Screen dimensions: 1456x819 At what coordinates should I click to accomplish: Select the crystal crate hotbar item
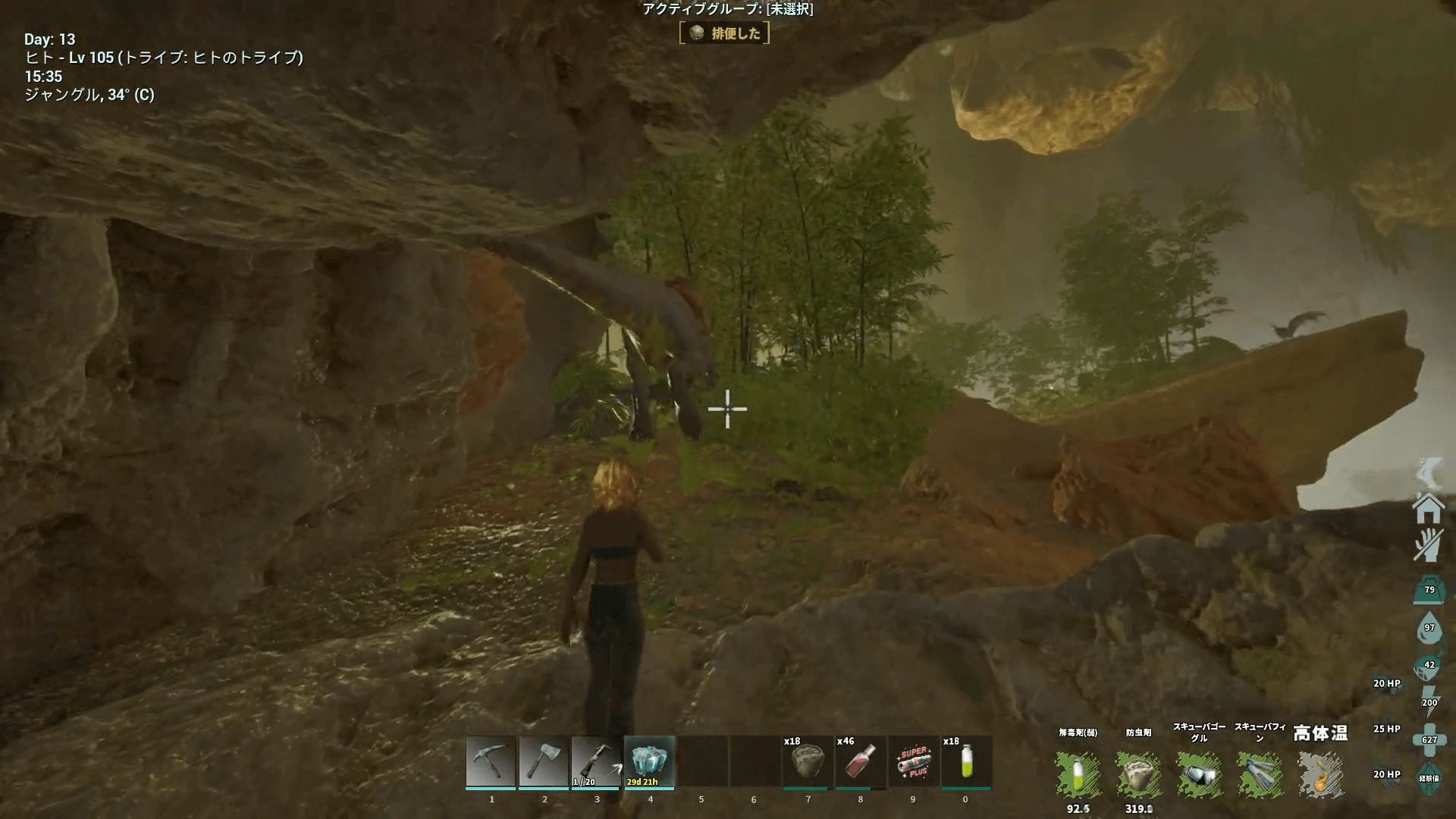[649, 761]
